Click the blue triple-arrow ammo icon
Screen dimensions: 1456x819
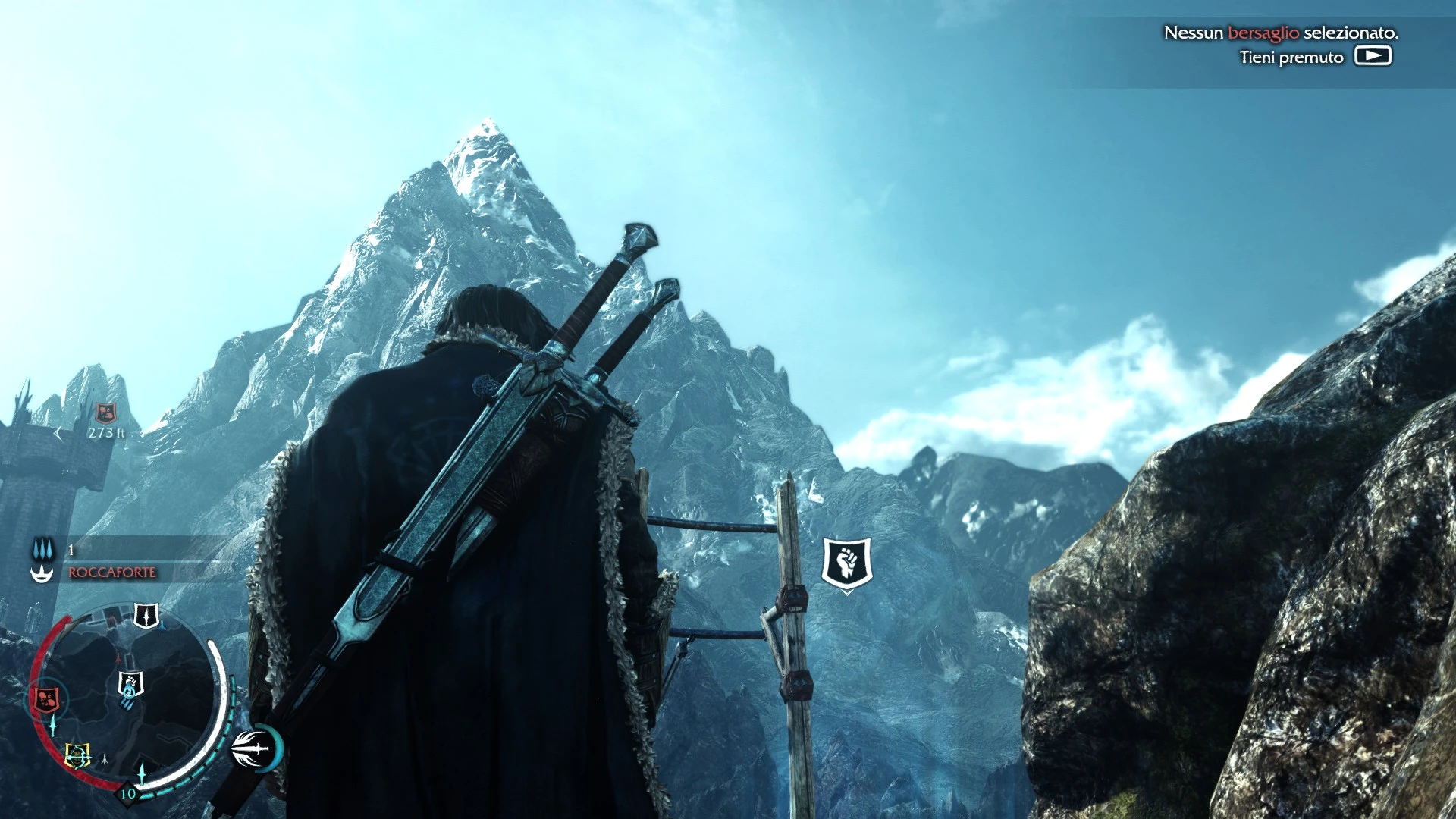[x=43, y=549]
